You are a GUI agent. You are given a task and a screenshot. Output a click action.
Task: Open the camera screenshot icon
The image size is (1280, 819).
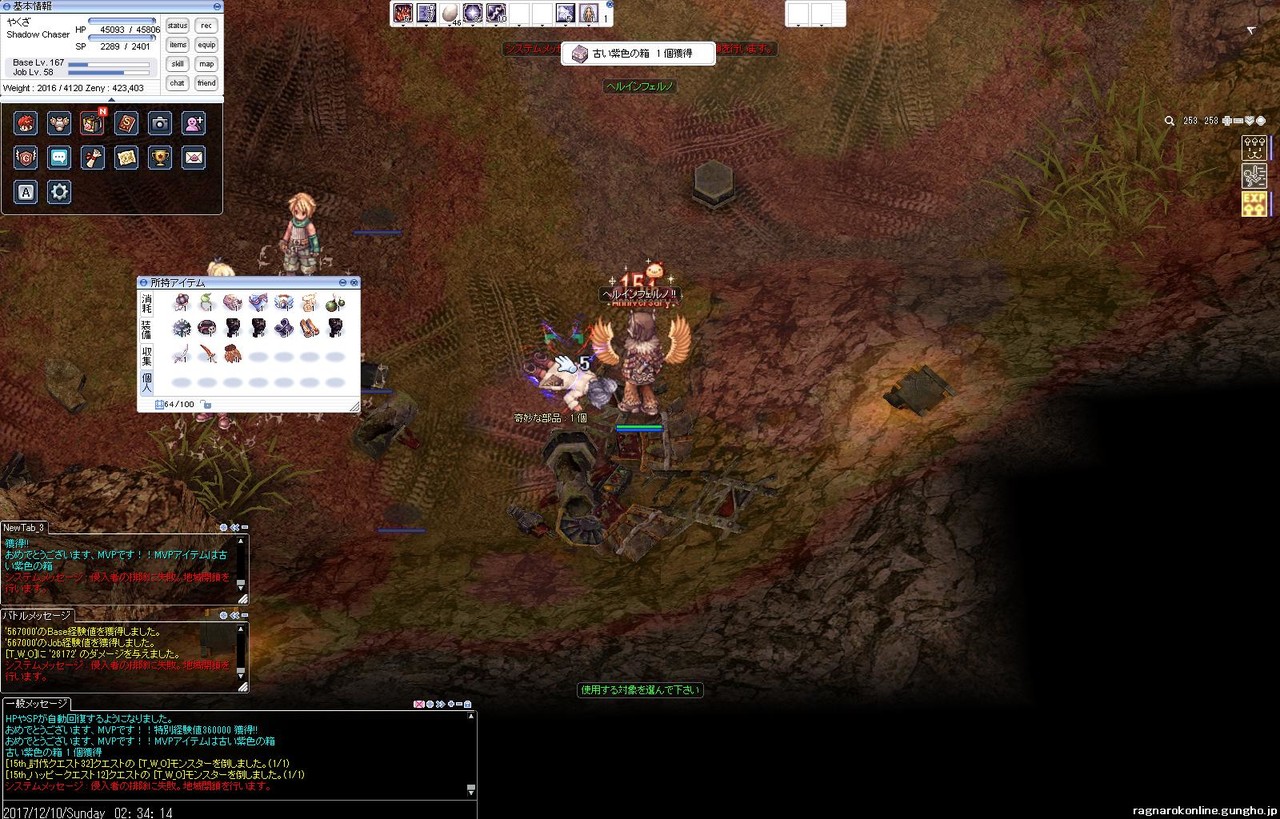pyautogui.click(x=160, y=123)
